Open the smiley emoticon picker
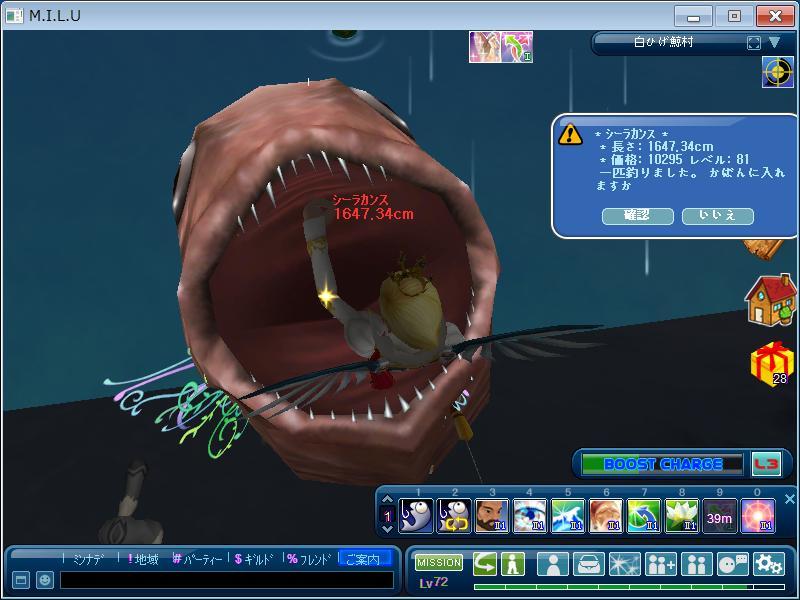The width and height of the screenshot is (800, 600). point(44,580)
